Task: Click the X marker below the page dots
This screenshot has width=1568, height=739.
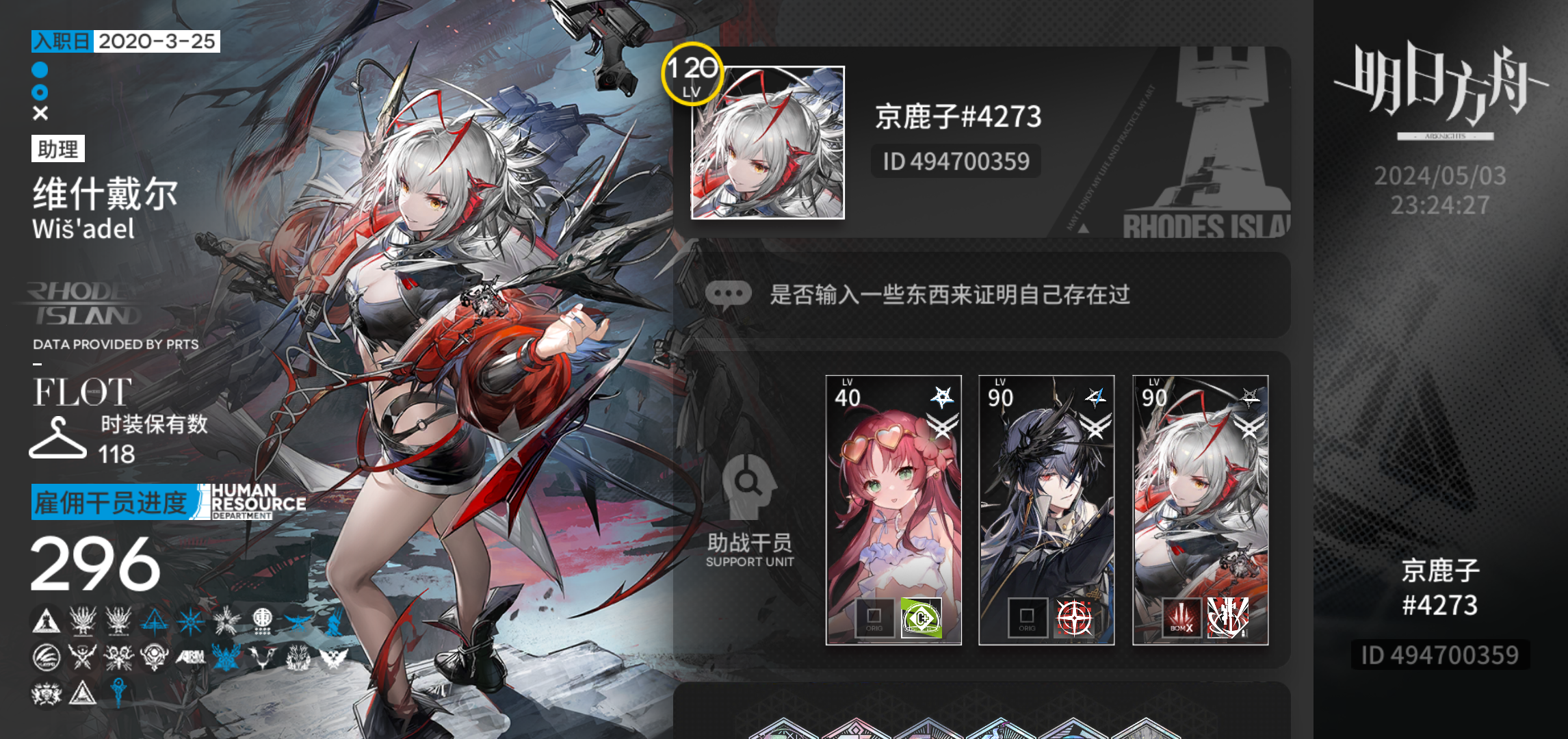Action: pyautogui.click(x=39, y=112)
